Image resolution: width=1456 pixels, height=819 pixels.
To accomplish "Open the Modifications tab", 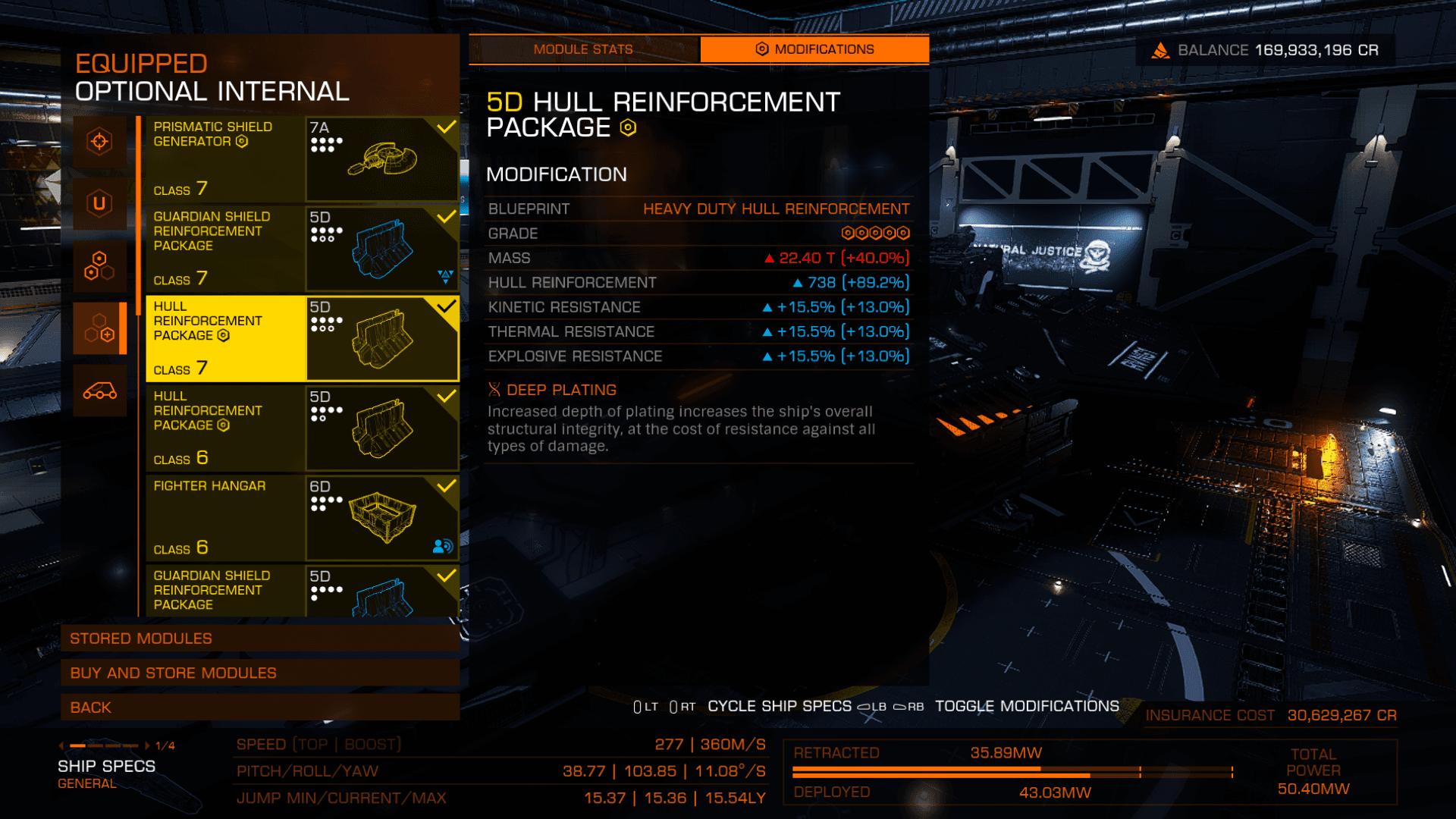I will pyautogui.click(x=814, y=49).
